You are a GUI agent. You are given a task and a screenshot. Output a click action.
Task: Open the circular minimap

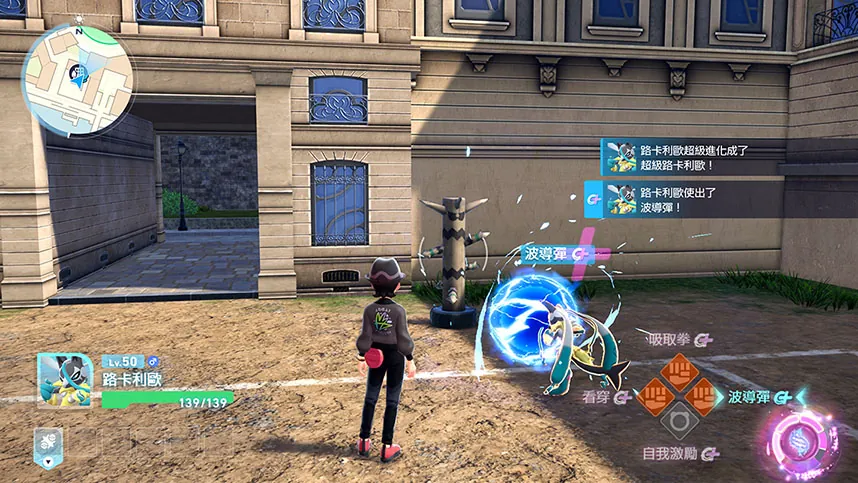pyautogui.click(x=78, y=79)
